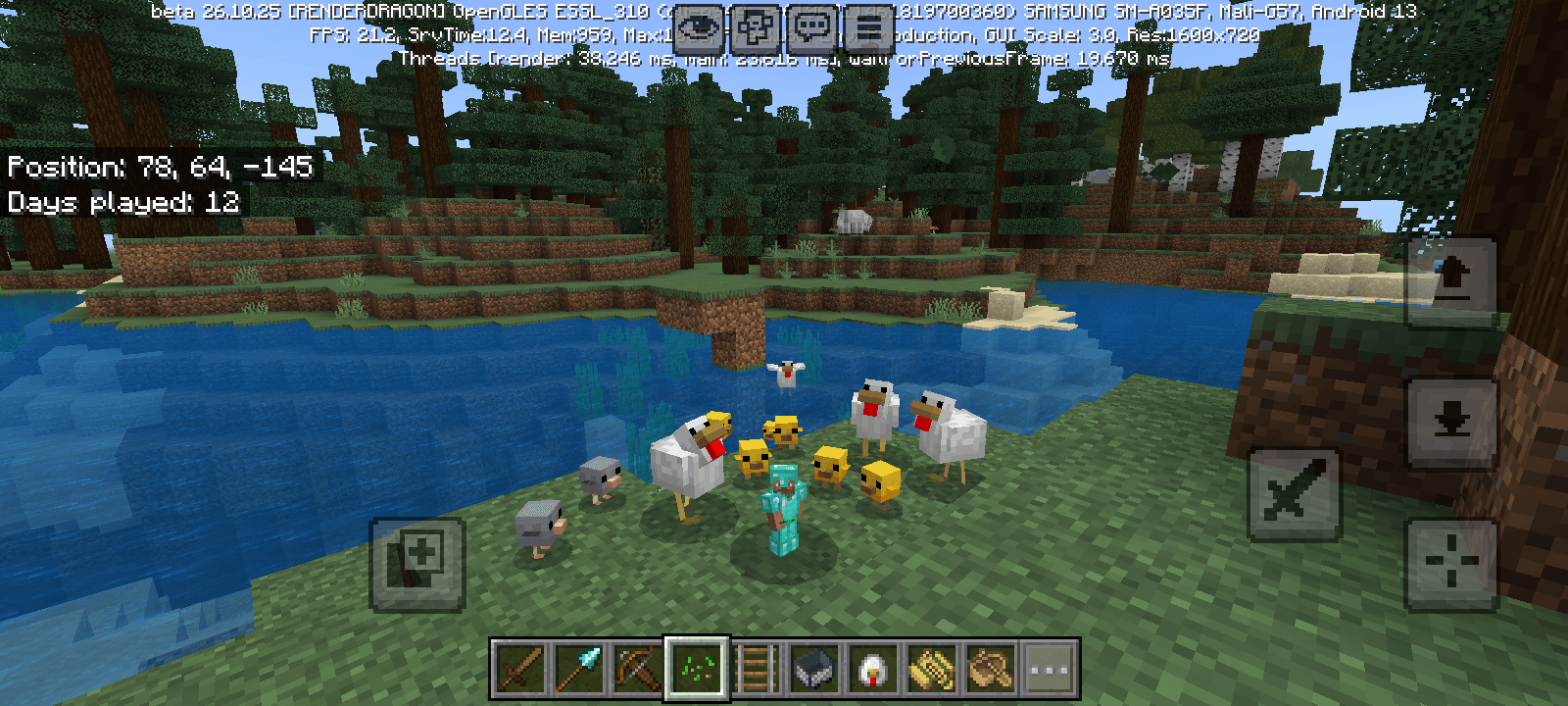
Task: Choose the crossbow in the hotbar
Action: [638, 671]
